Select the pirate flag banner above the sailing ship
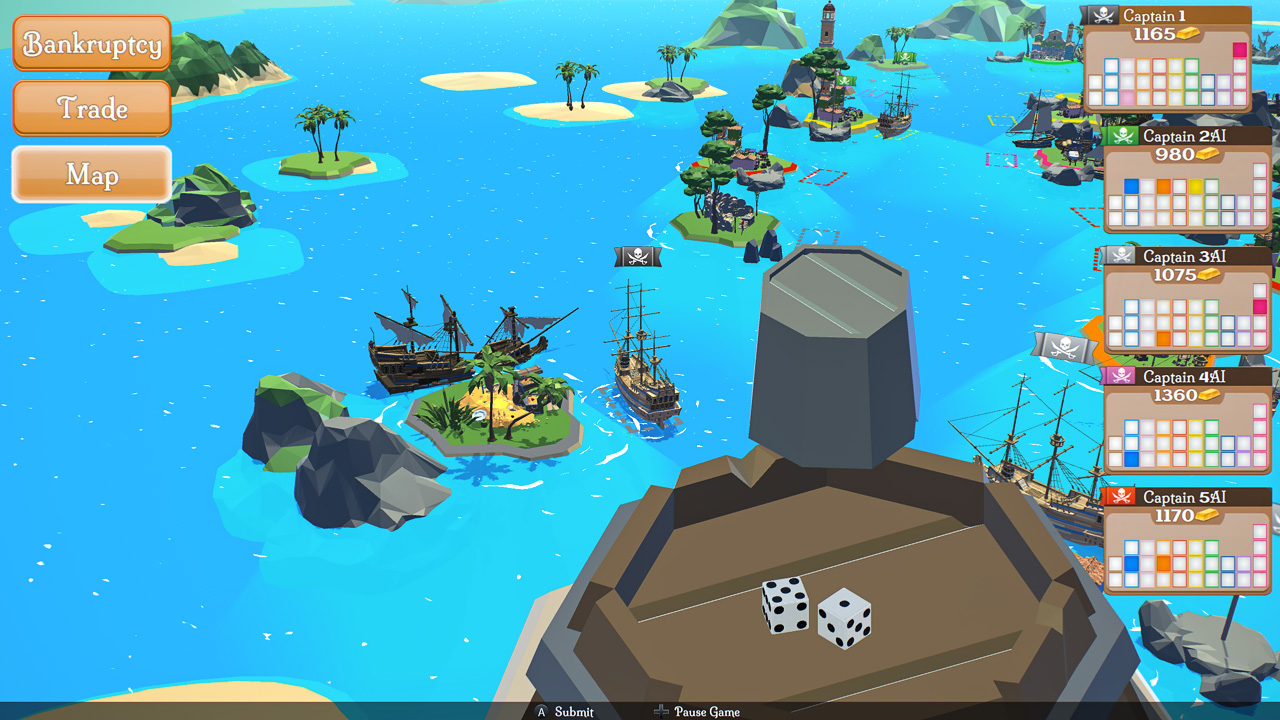The width and height of the screenshot is (1280, 720). coord(636,256)
